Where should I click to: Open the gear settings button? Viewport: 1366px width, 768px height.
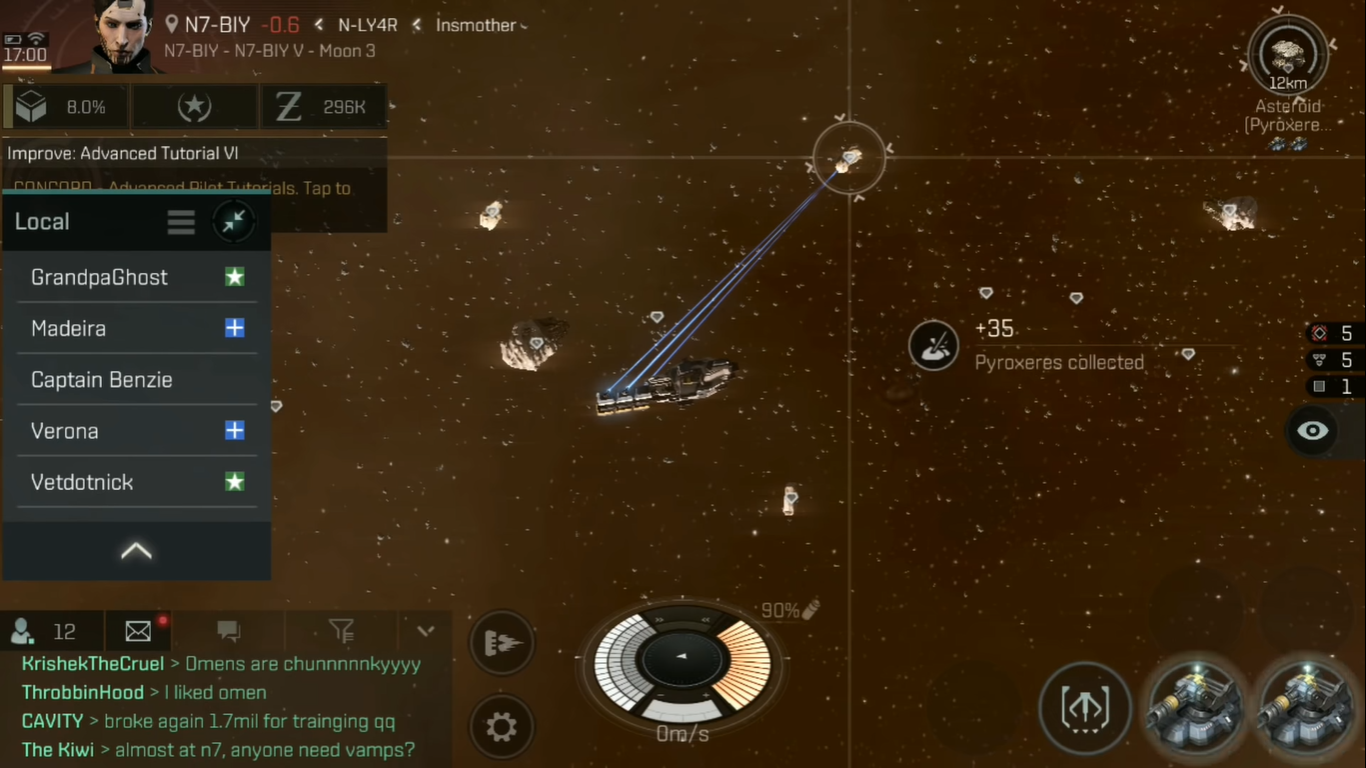click(x=501, y=727)
